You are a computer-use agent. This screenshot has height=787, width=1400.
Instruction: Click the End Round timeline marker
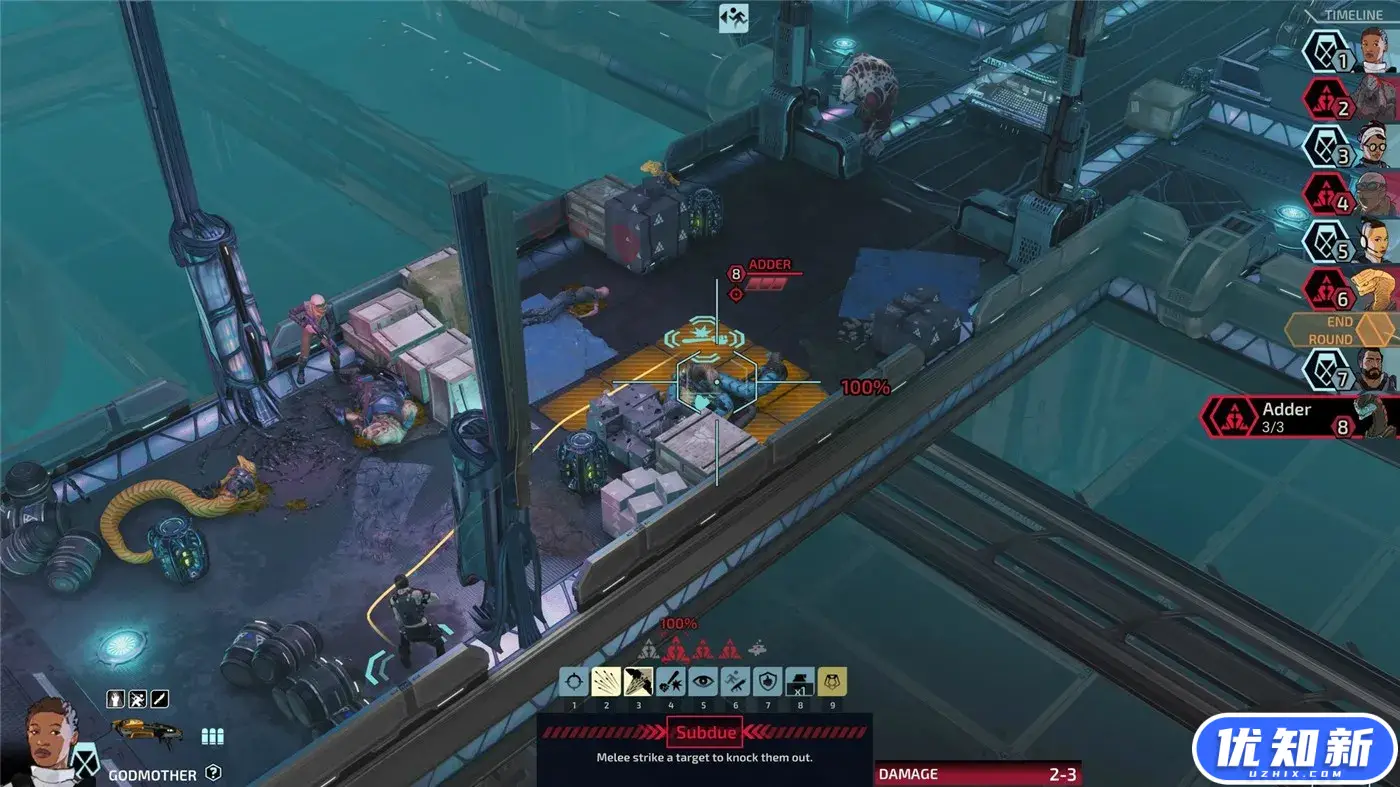(1340, 330)
